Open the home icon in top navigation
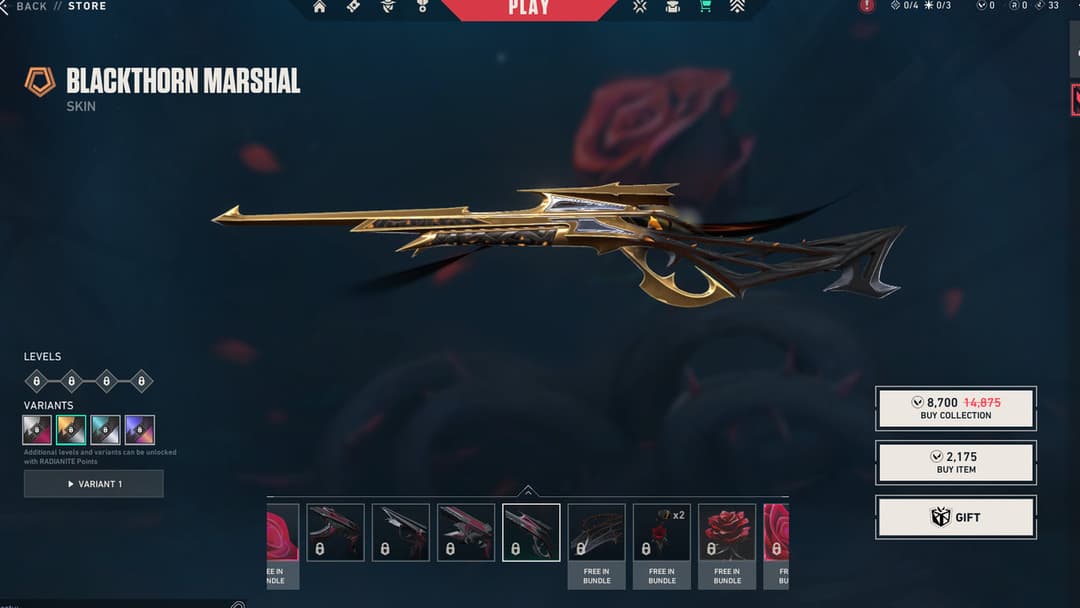1080x608 pixels. pos(320,7)
